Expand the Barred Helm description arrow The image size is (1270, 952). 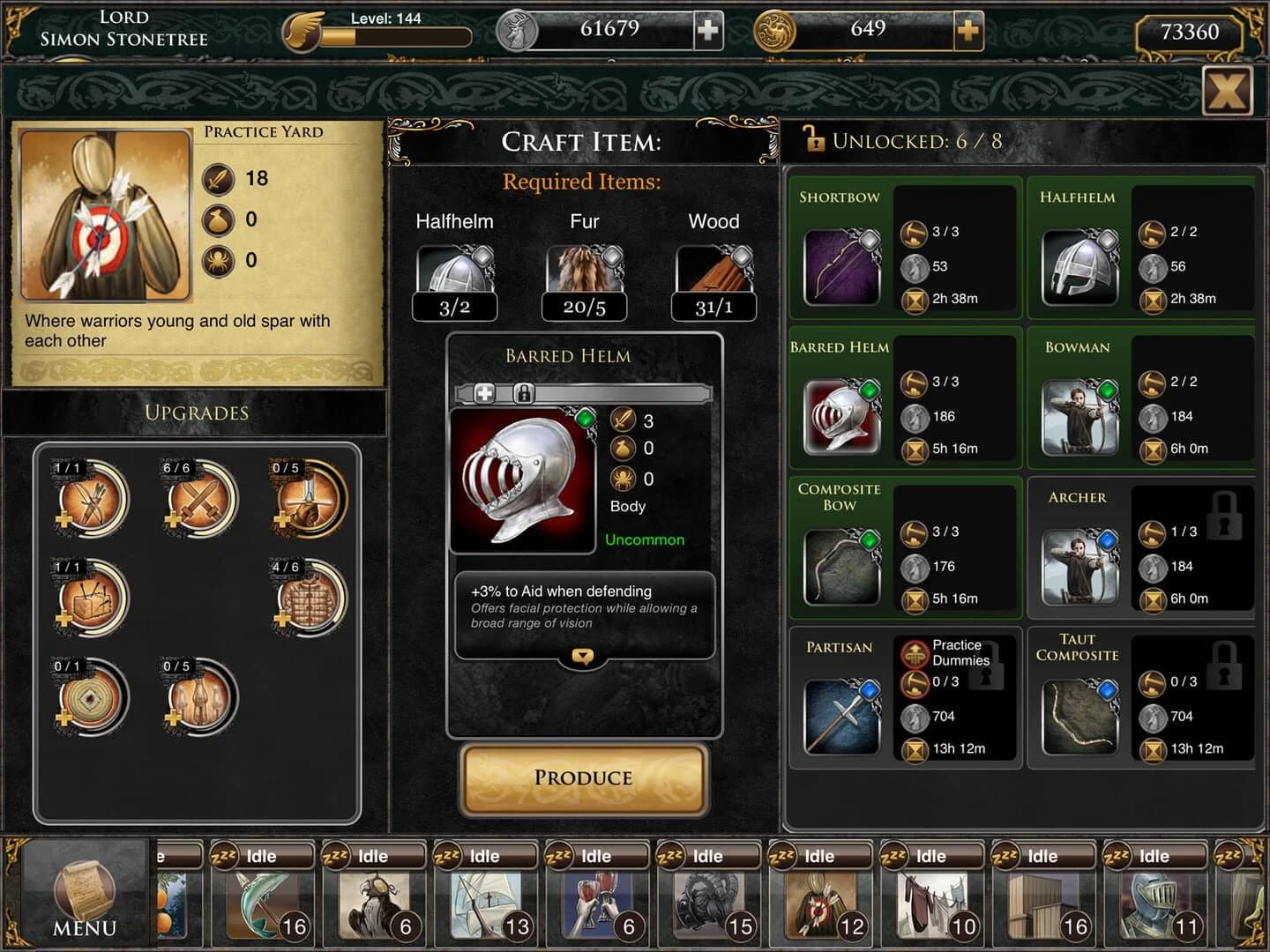(x=581, y=657)
